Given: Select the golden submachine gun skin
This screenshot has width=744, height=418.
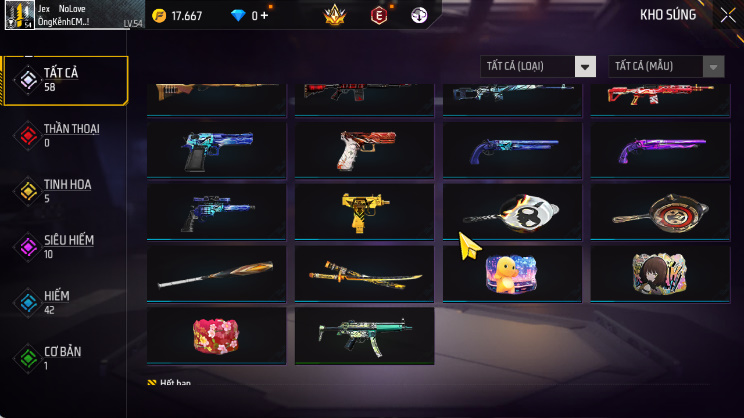Looking at the screenshot, I should click(x=364, y=211).
